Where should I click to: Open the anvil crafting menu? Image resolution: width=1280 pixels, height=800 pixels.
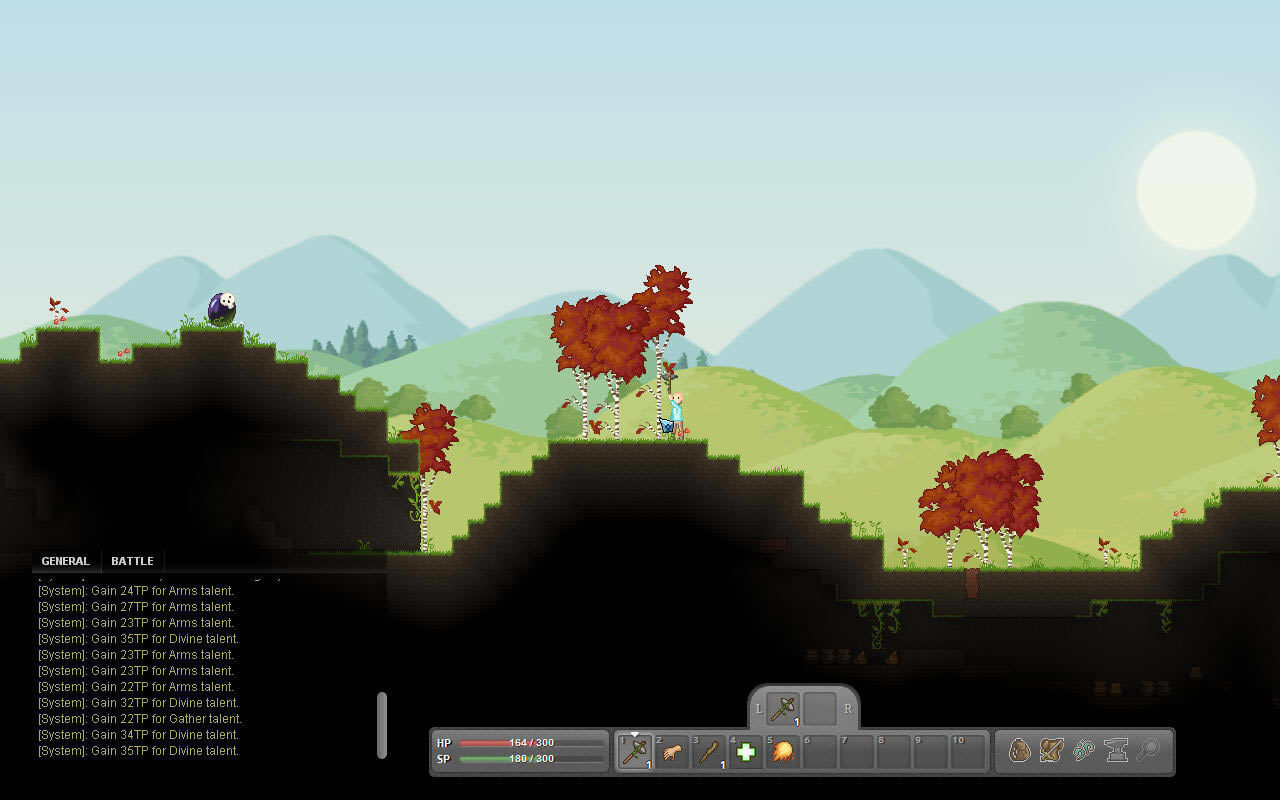(x=1116, y=750)
